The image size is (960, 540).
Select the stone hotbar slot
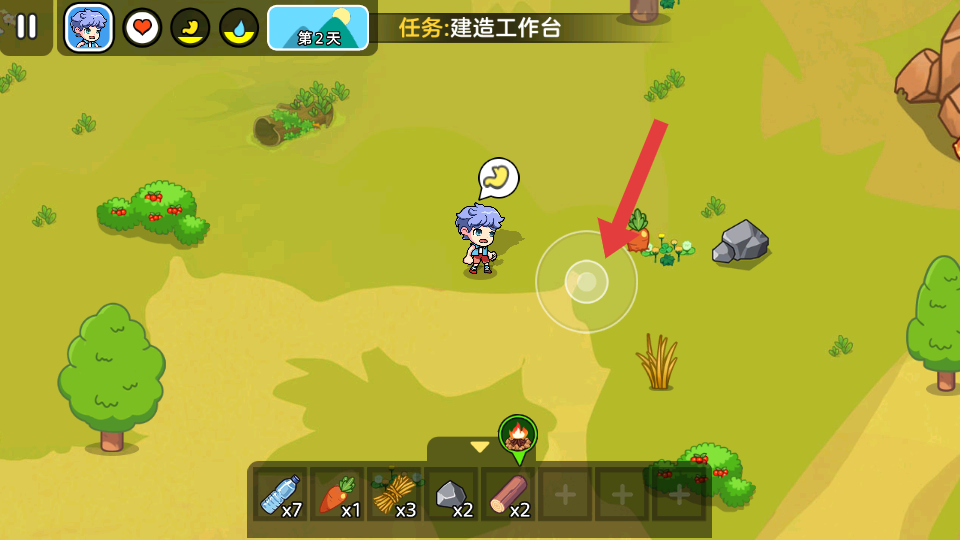[452, 494]
